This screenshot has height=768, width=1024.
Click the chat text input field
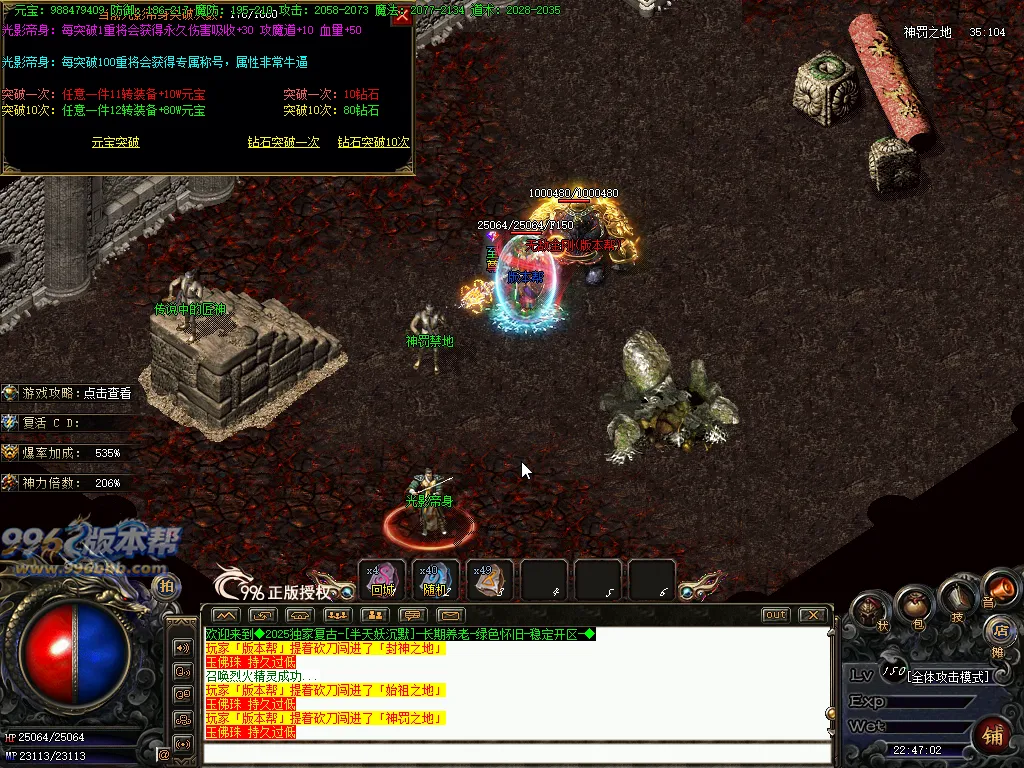point(515,753)
